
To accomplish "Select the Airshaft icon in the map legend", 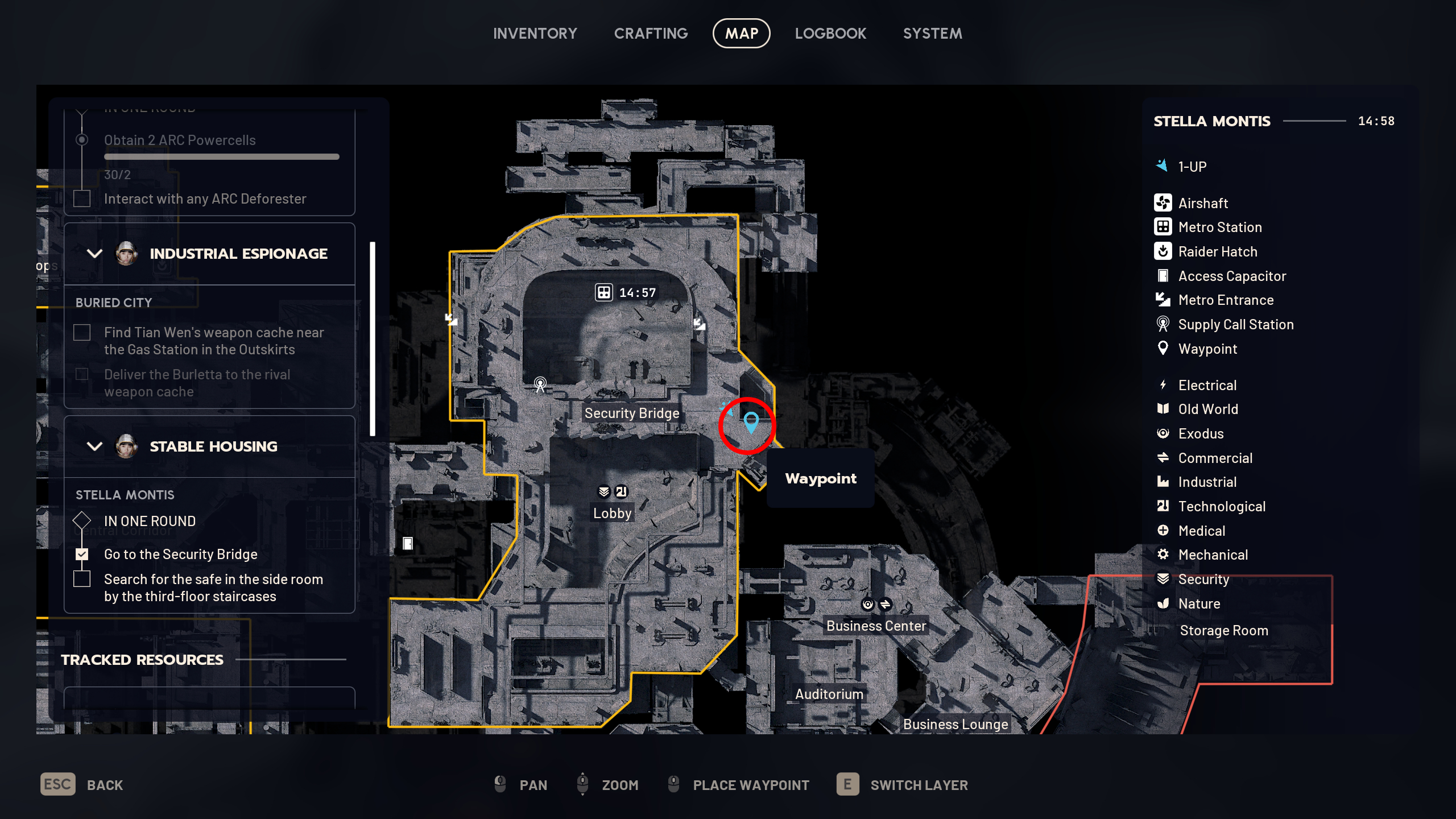I will [x=1164, y=202].
